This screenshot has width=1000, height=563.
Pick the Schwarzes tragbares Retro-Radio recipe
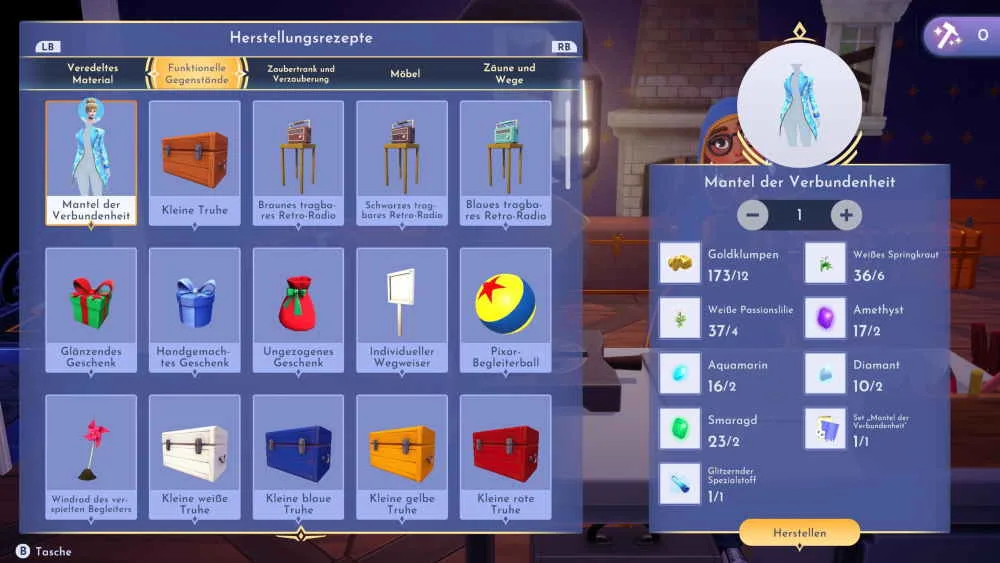(402, 162)
